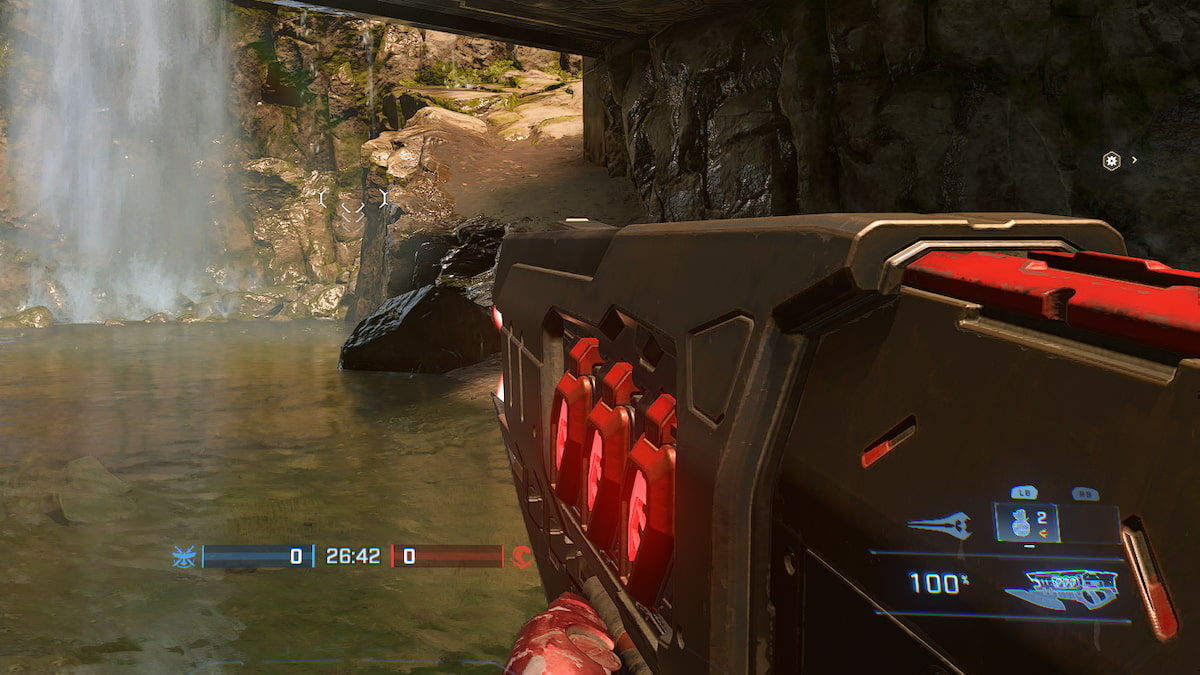Select the frag grenade slot

pyautogui.click(x=1026, y=523)
